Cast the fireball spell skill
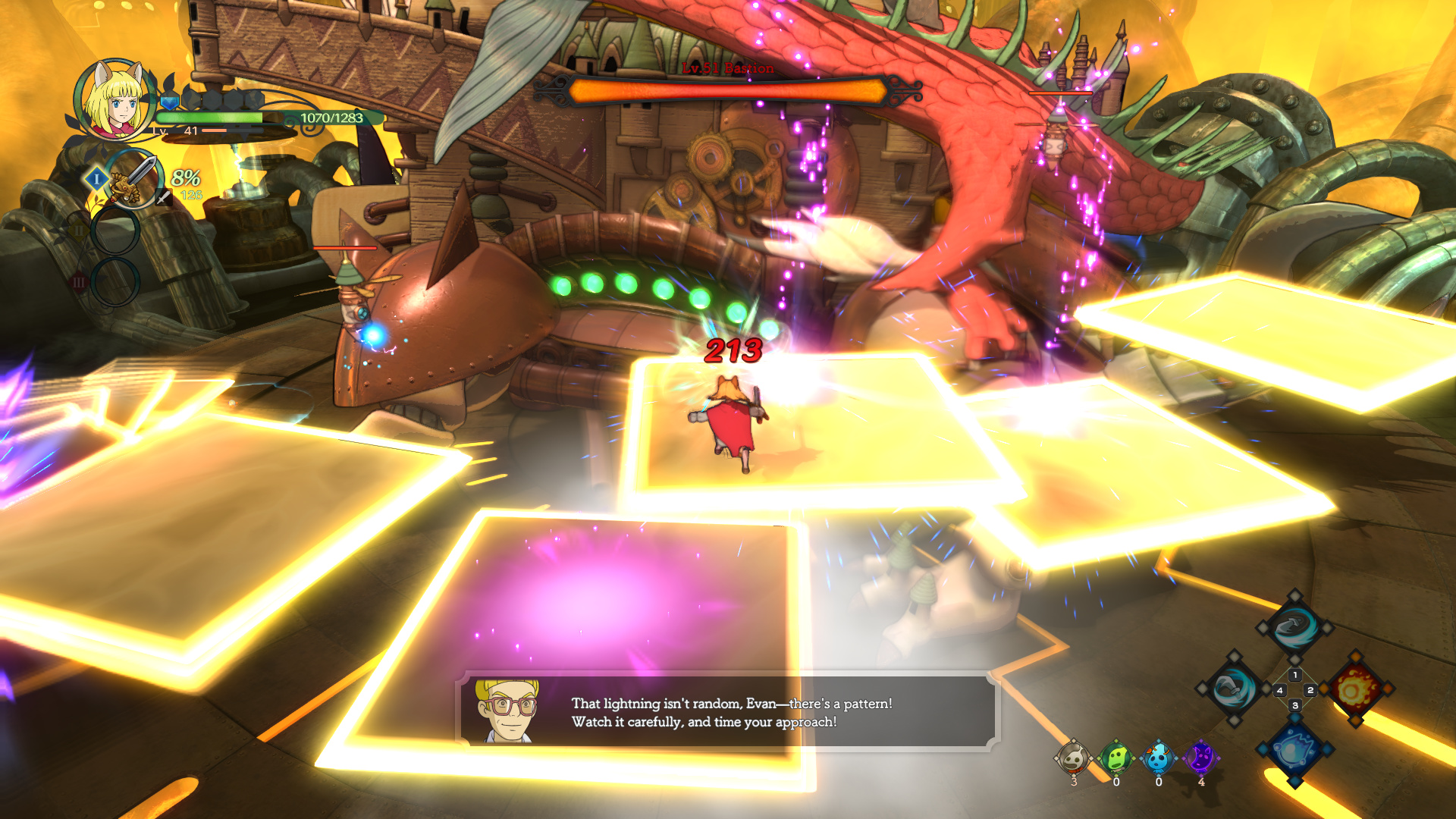1456x819 pixels. click(1356, 689)
